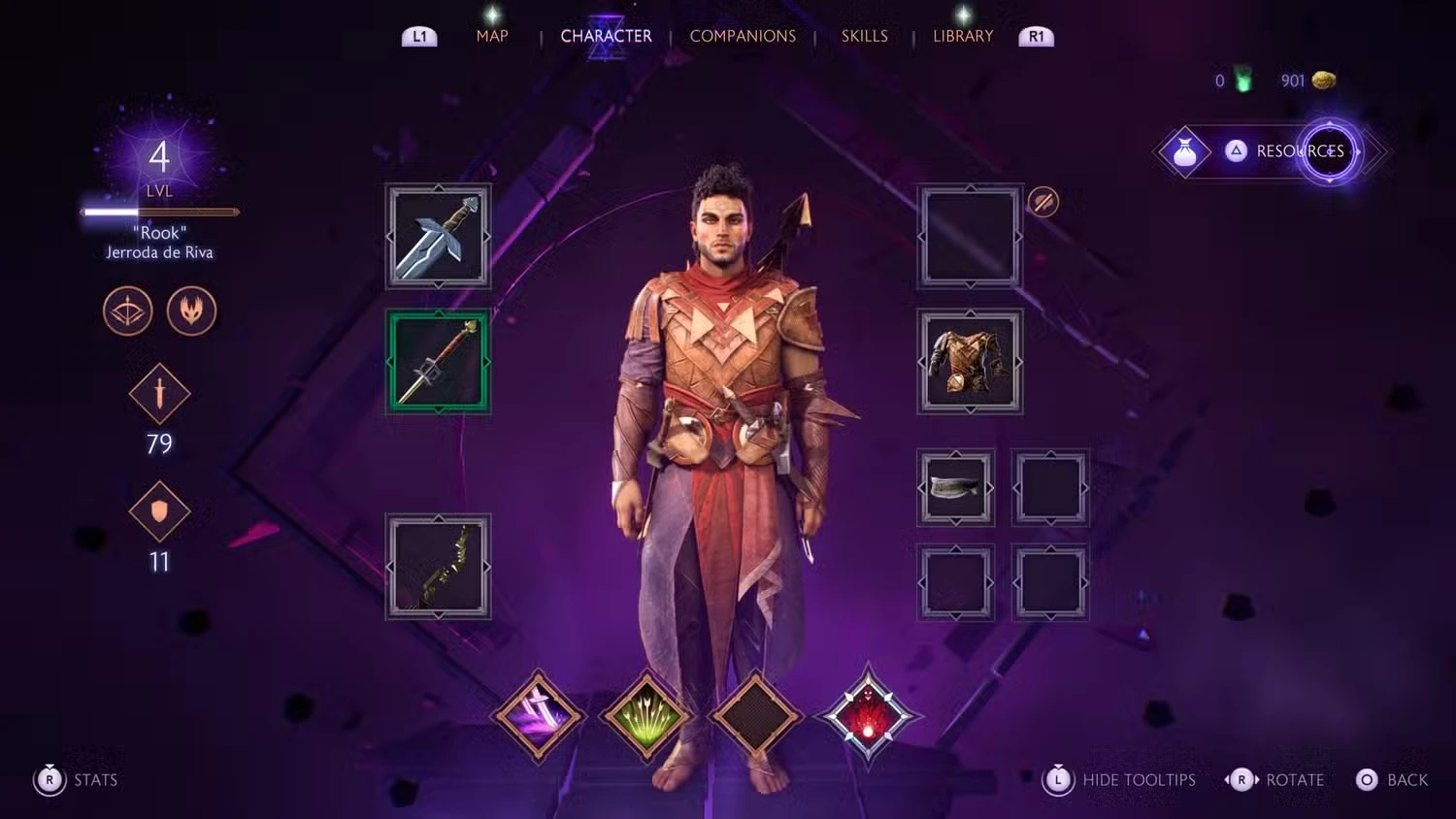Select the equipped longsword weapon slot
The height and width of the screenshot is (819, 1456).
[x=438, y=236]
